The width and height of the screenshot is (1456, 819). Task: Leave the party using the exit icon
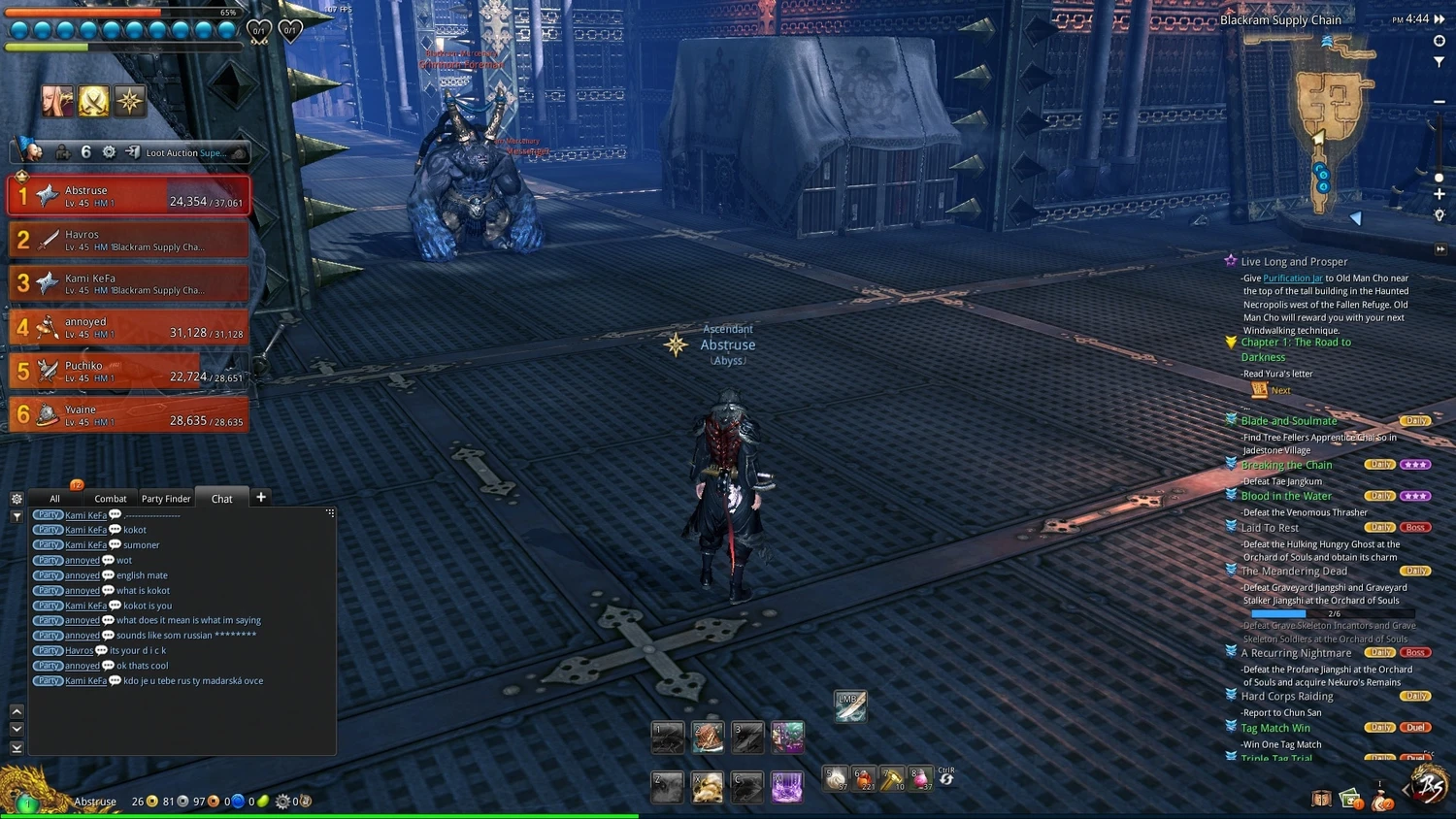[x=132, y=152]
